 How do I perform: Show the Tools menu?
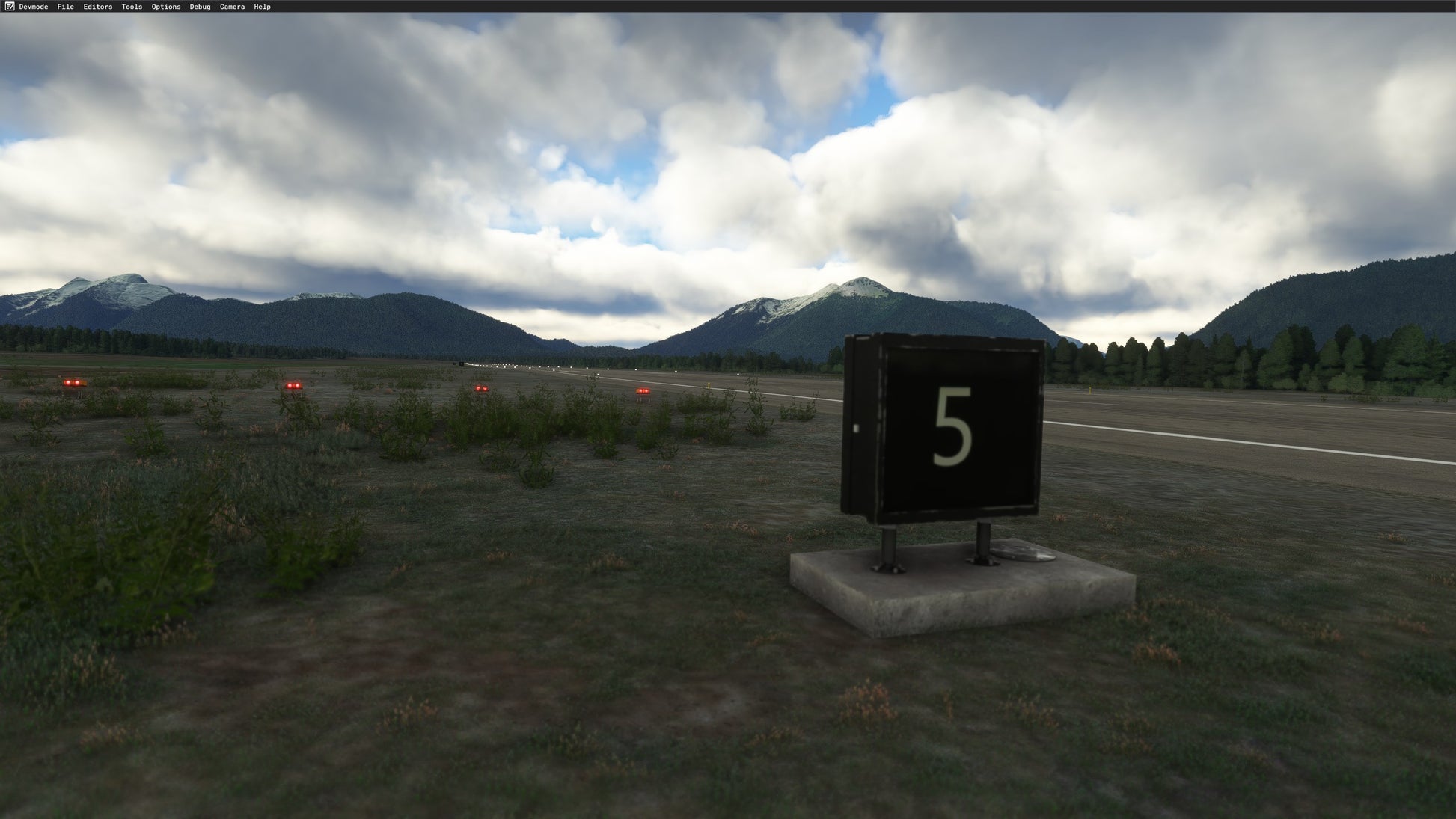click(x=132, y=7)
